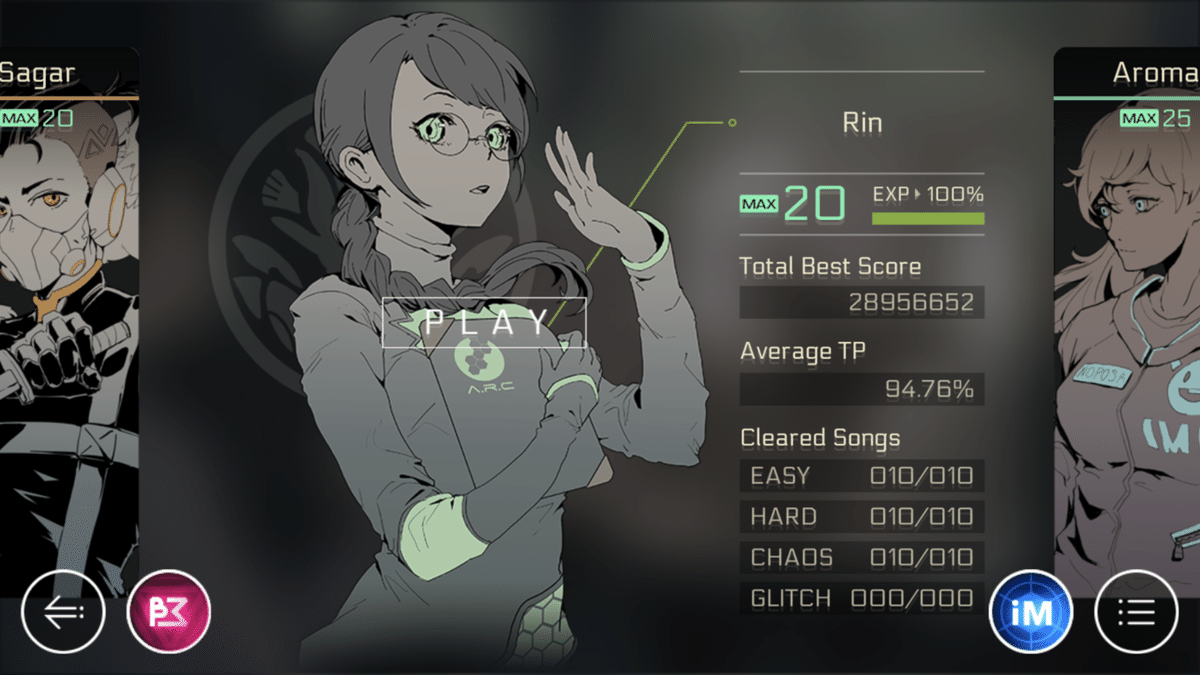
Task: Open the list menu button
Action: [1137, 612]
